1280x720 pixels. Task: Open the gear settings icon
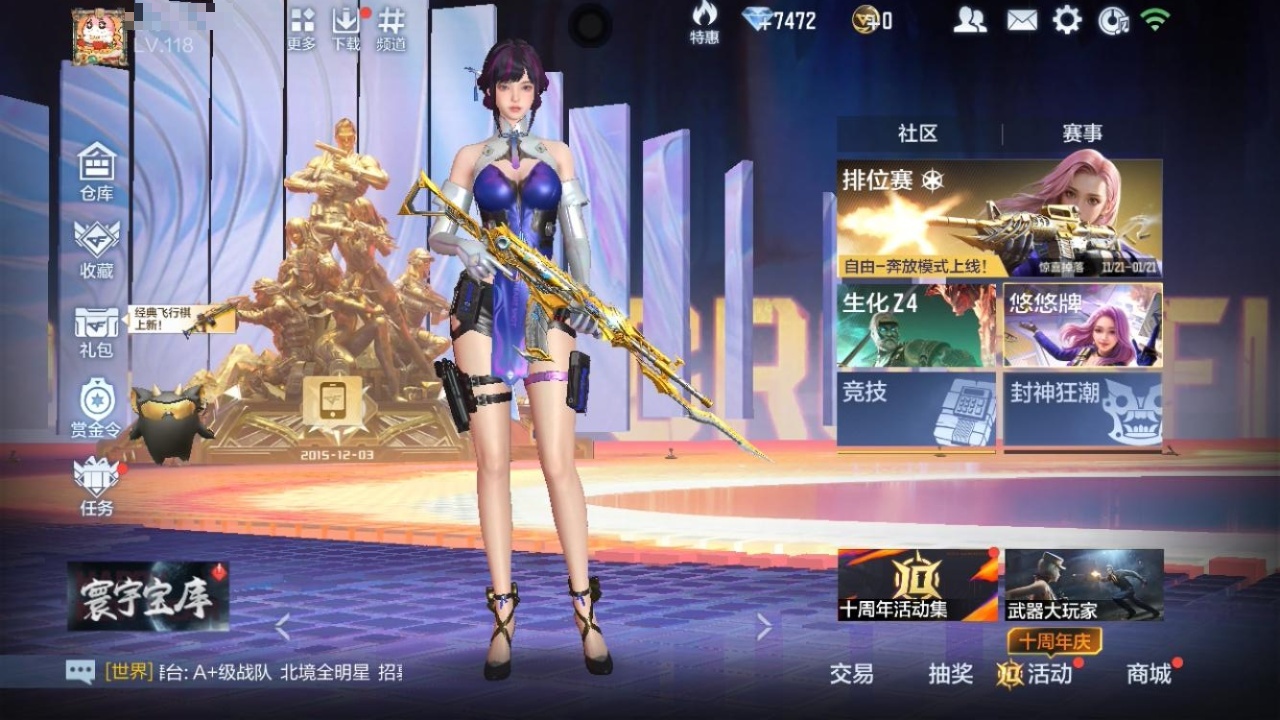coord(1067,20)
